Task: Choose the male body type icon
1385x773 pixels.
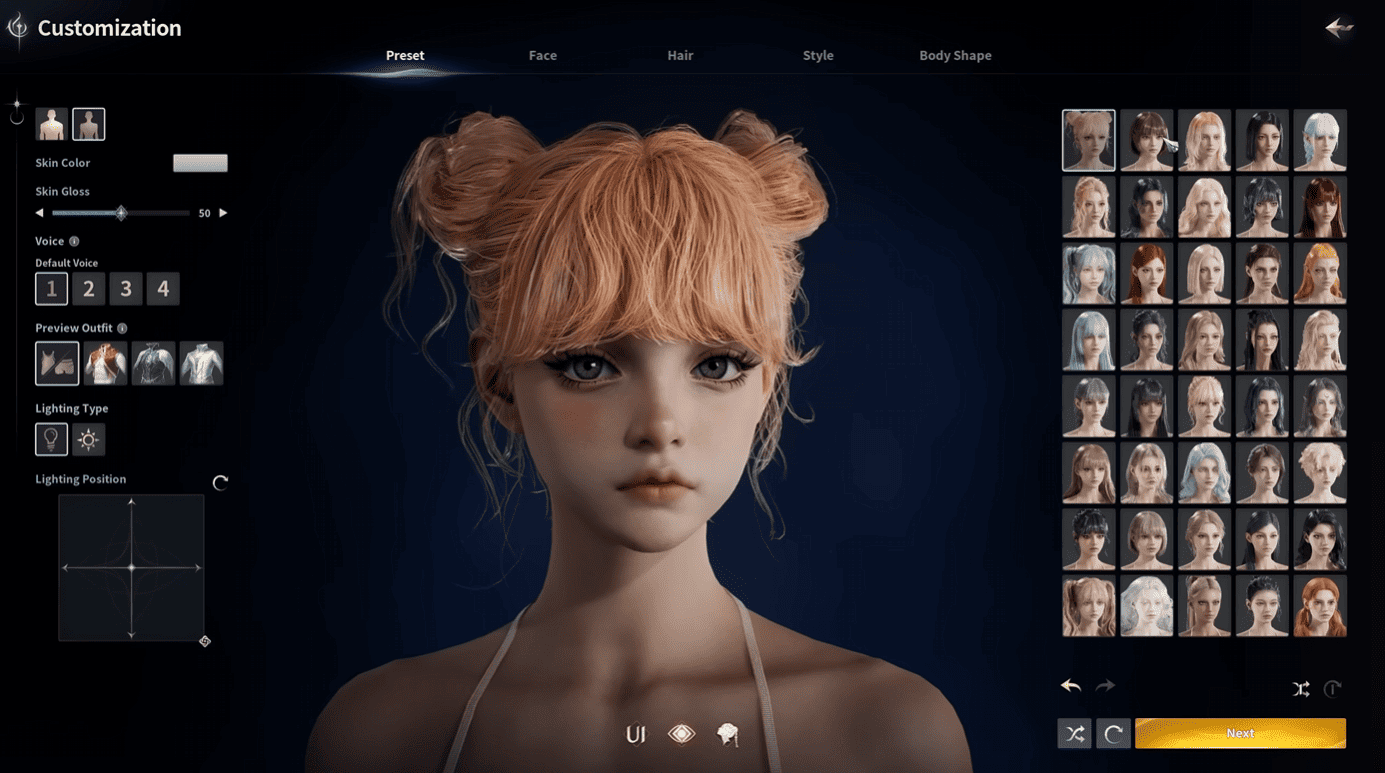Action: [51, 125]
